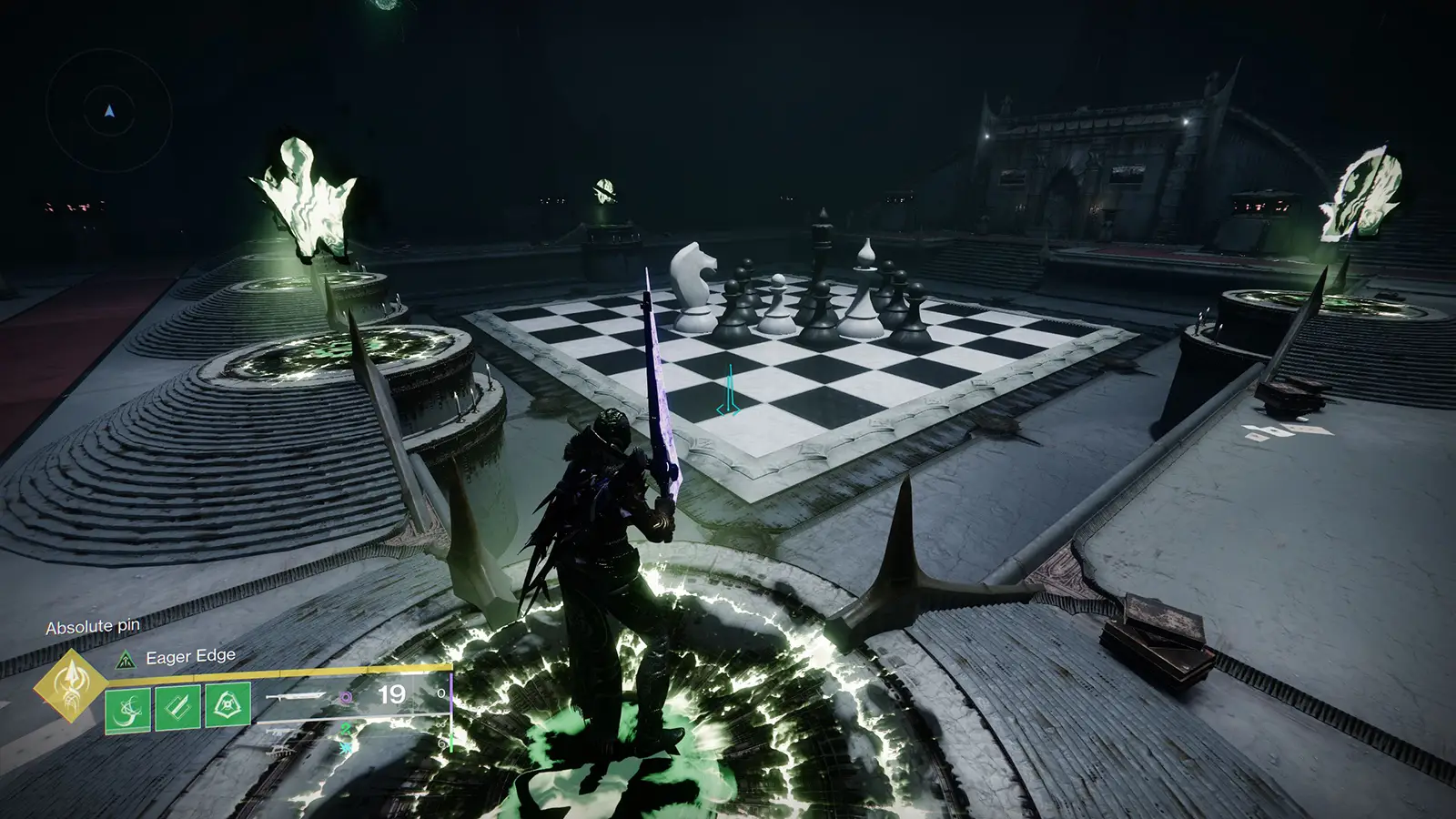Click the blue snowflake buff icon

click(347, 748)
